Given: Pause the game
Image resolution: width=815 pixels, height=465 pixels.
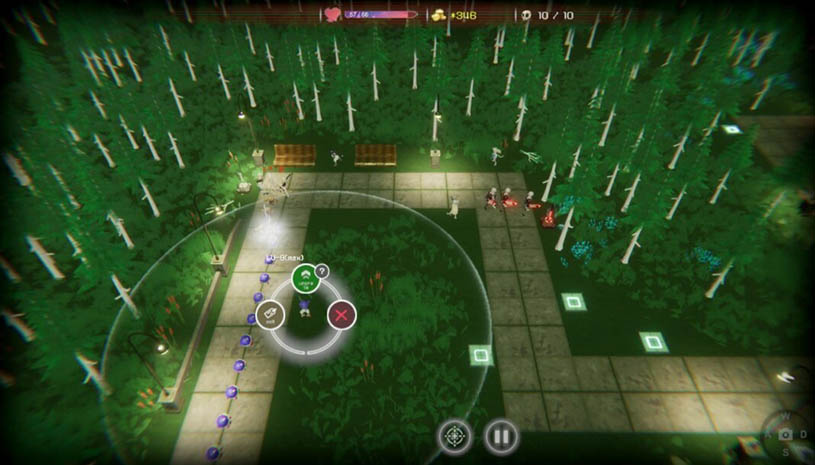Looking at the screenshot, I should pos(501,436).
